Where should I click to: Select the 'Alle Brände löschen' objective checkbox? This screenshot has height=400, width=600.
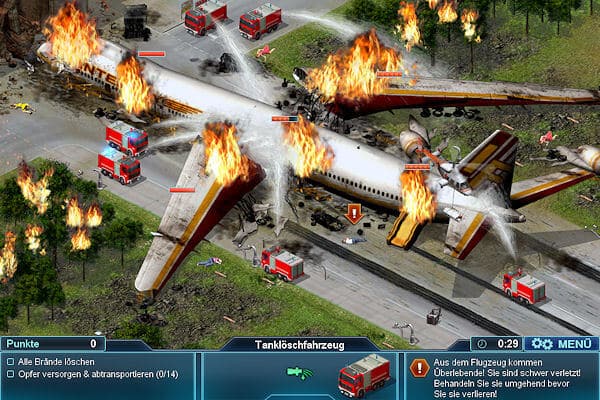[10, 360]
